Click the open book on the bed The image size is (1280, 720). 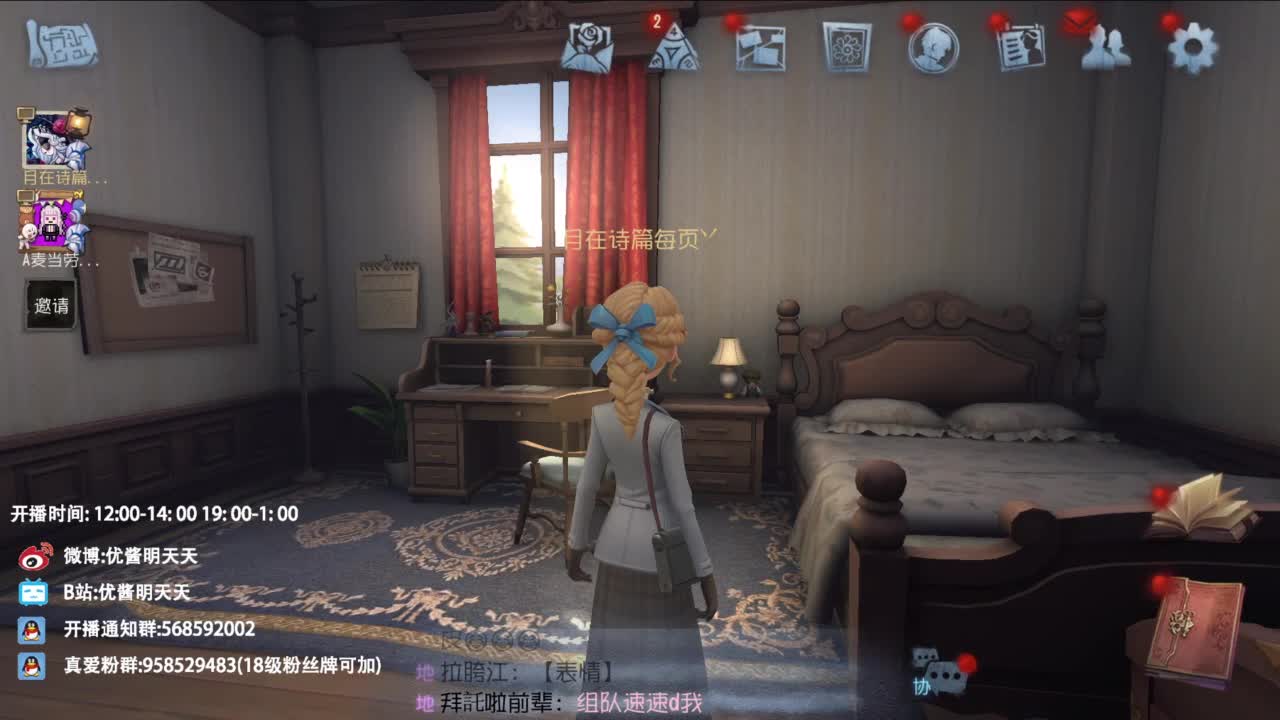click(x=1203, y=510)
